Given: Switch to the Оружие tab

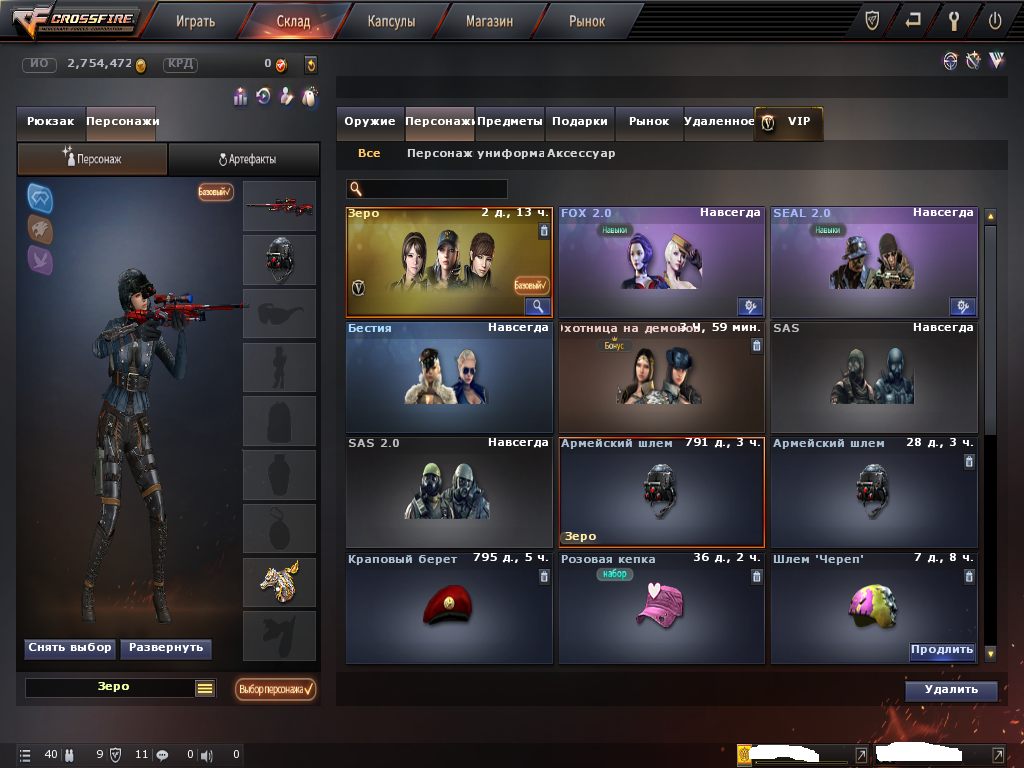Looking at the screenshot, I should coord(370,121).
